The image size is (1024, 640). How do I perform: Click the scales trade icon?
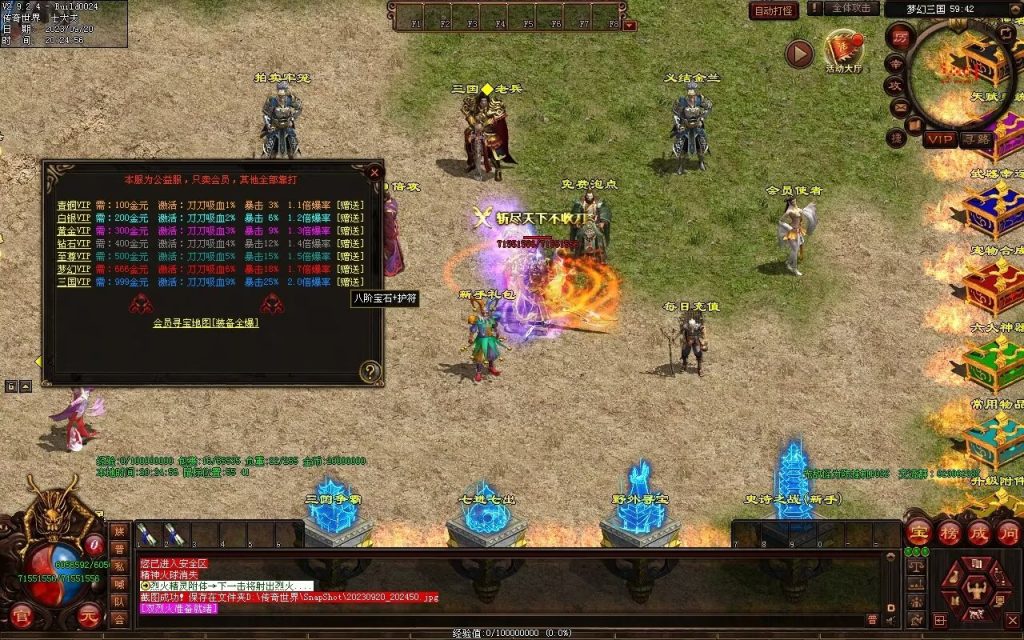coord(915,566)
